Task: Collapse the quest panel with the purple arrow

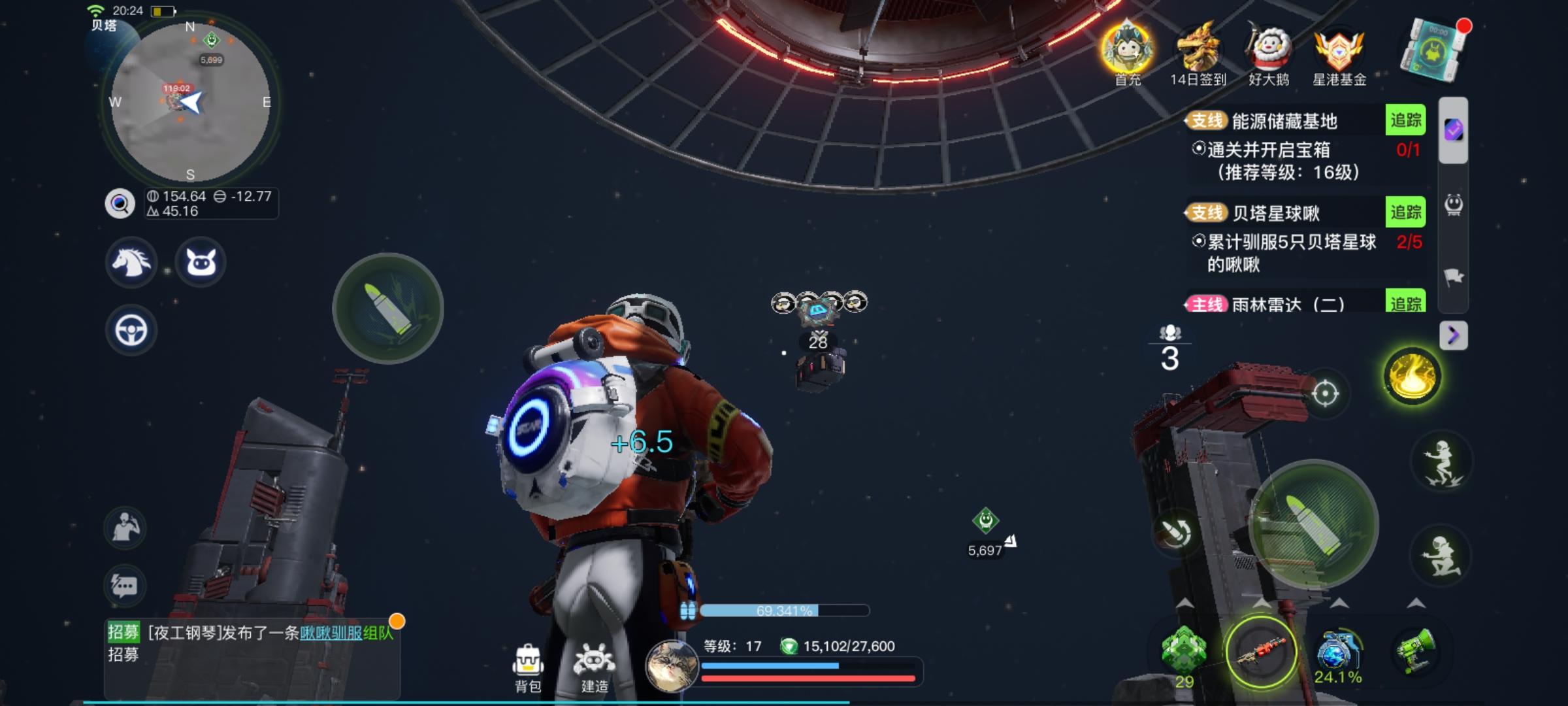Action: click(x=1454, y=335)
